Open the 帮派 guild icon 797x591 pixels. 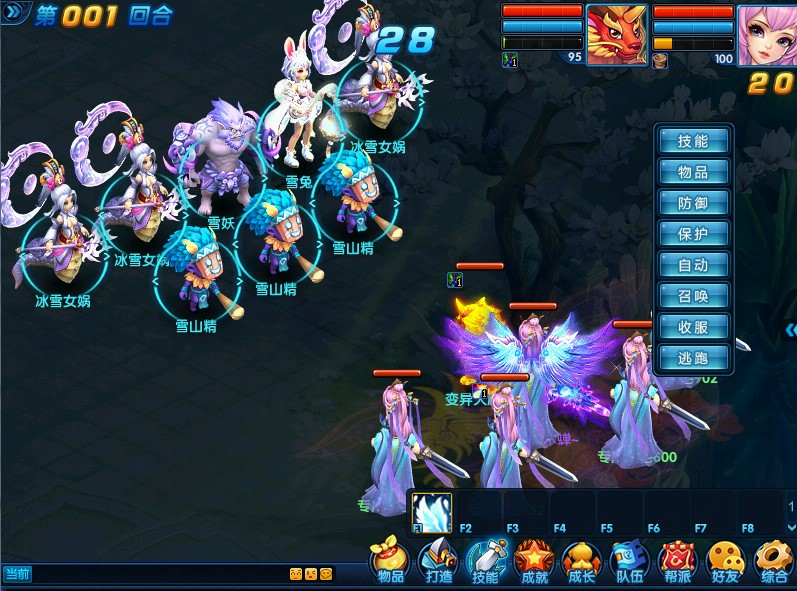pos(677,562)
